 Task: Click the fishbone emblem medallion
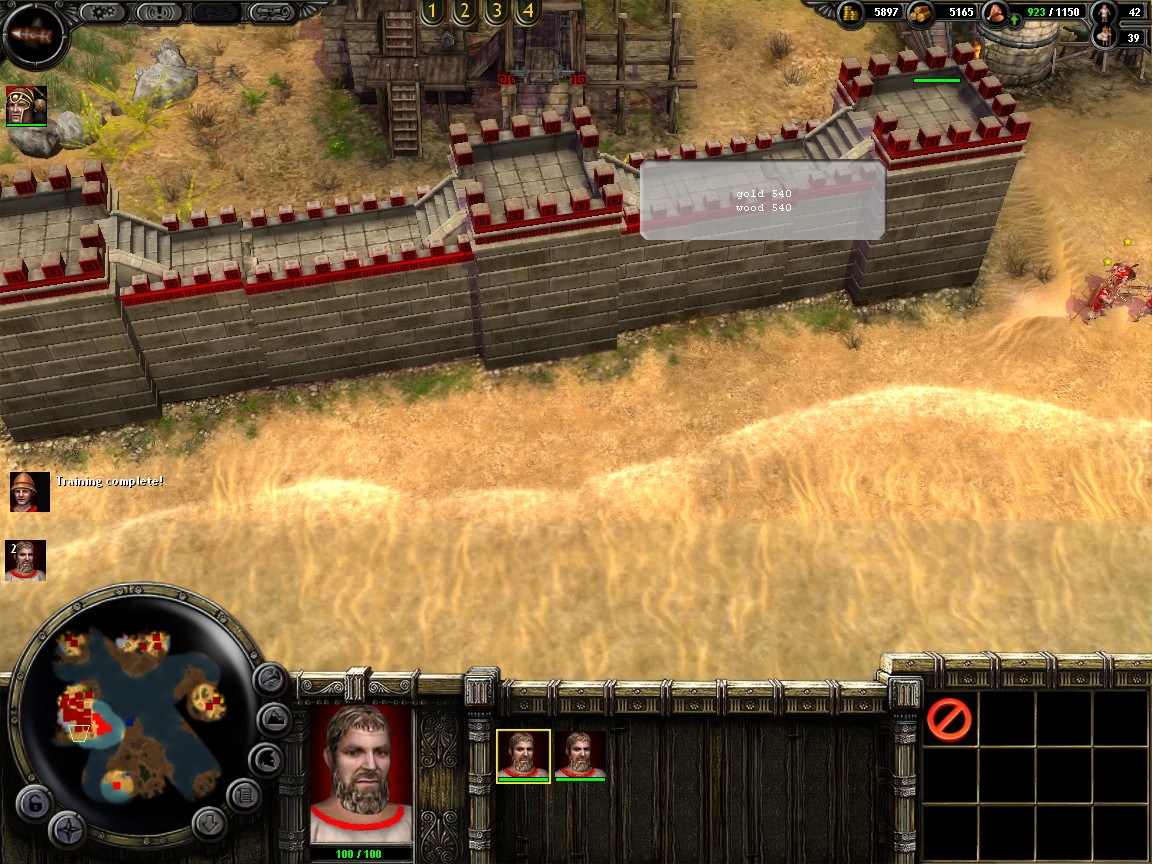[33, 34]
